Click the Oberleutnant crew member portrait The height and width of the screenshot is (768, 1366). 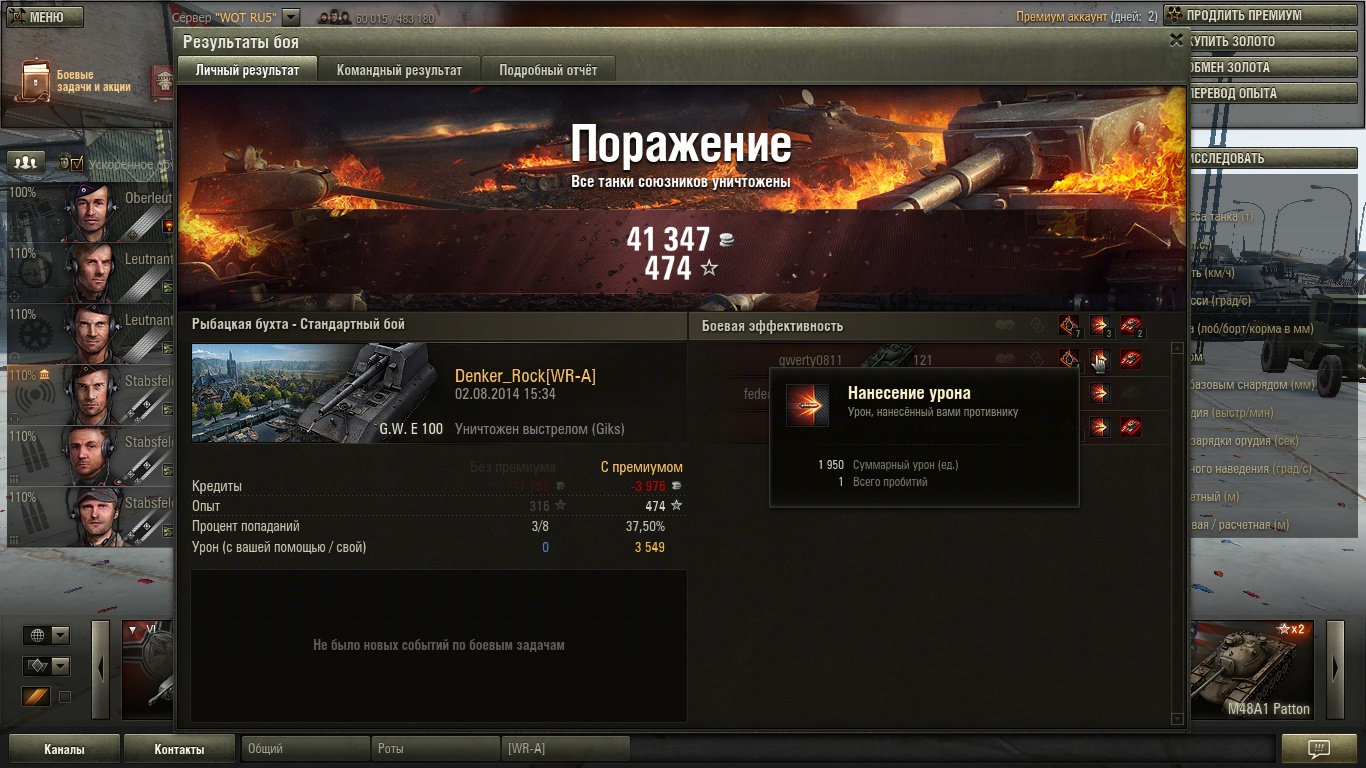[93, 211]
